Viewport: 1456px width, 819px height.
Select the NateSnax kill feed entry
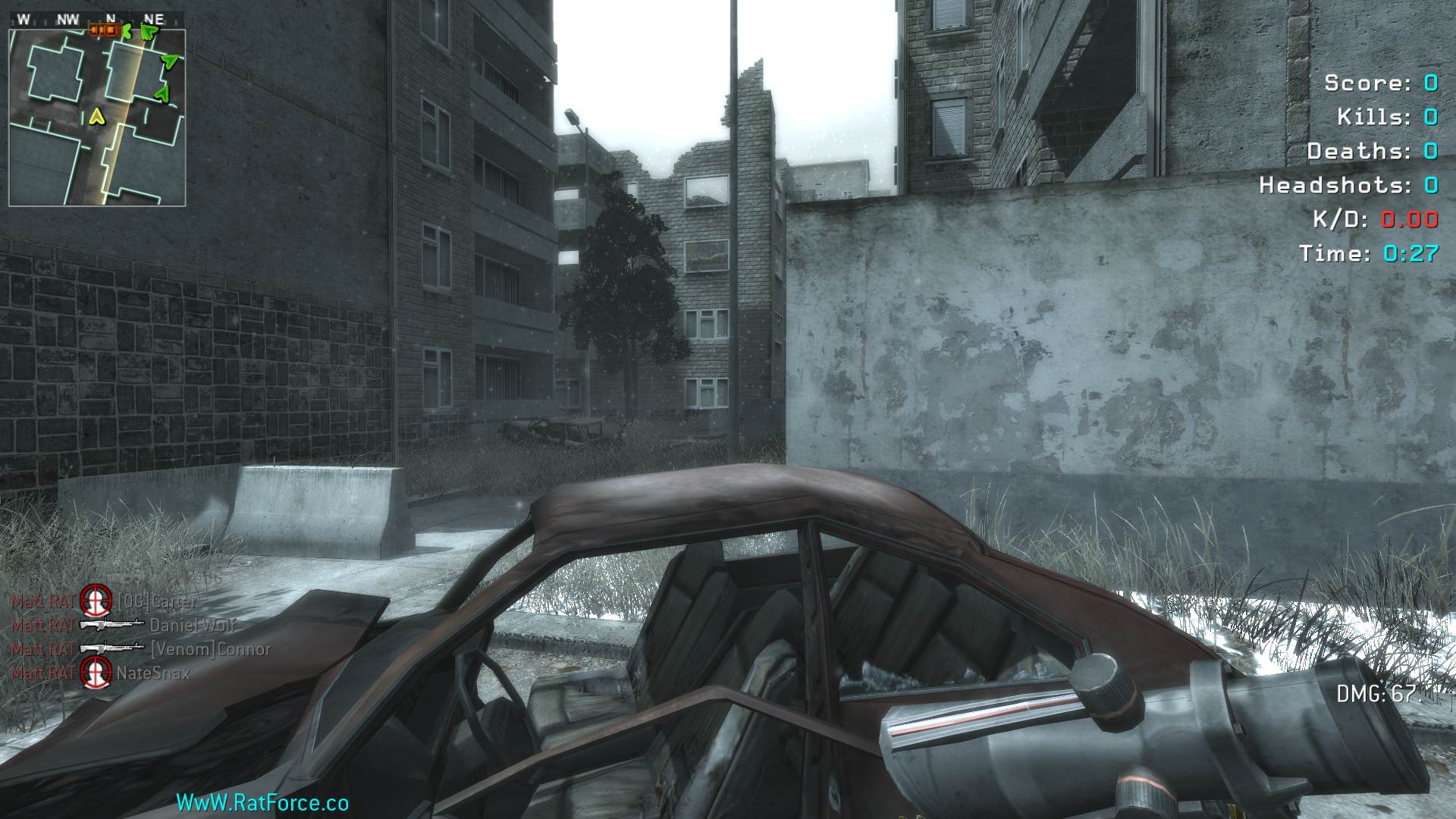100,673
